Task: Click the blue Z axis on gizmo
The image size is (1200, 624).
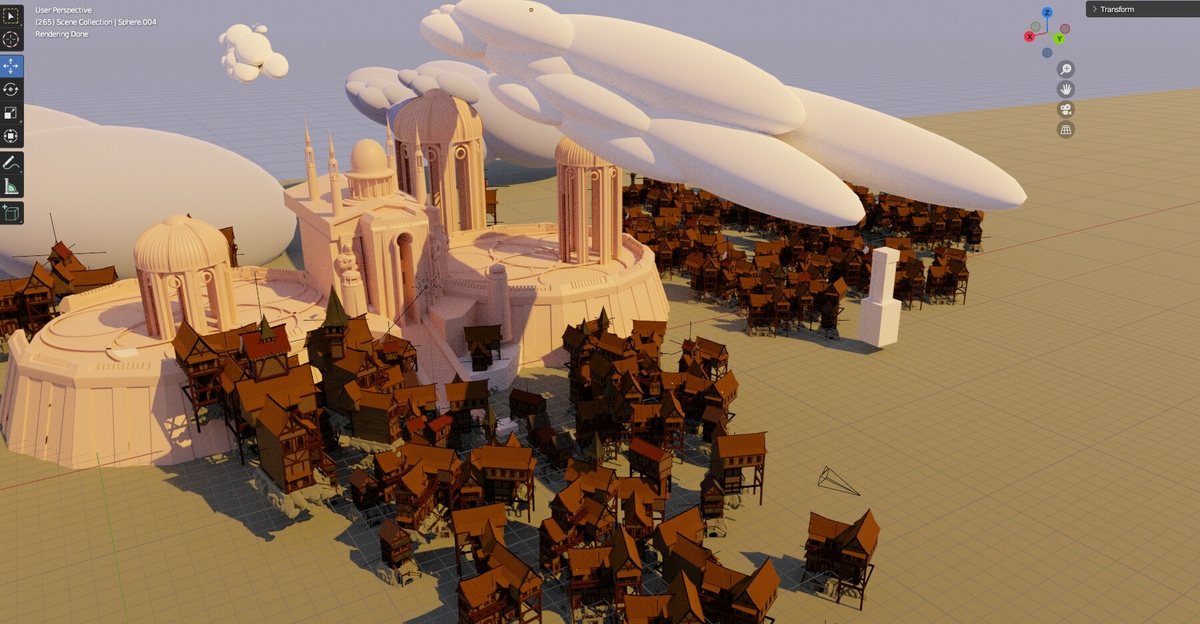Action: click(1047, 13)
